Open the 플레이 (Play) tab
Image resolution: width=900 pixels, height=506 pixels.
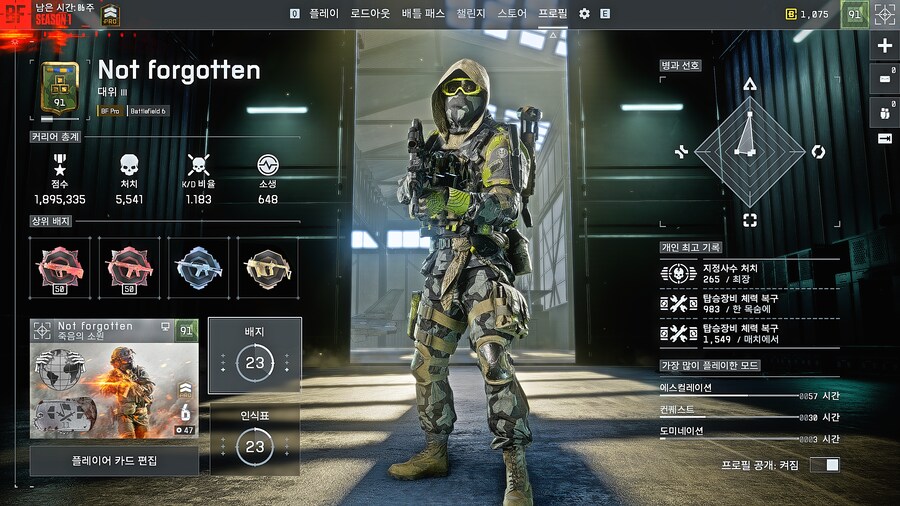click(x=324, y=14)
